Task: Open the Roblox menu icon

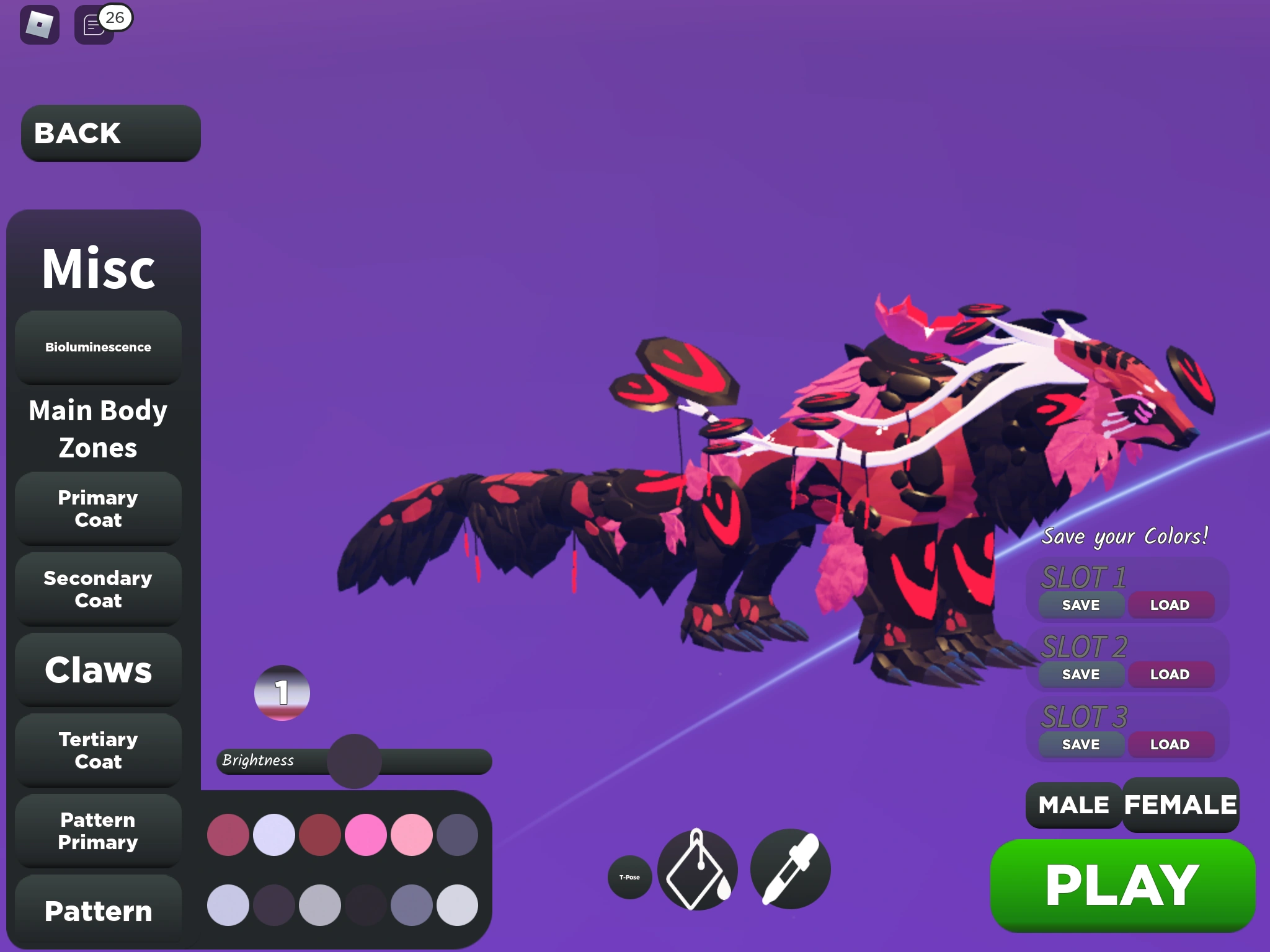Action: [x=39, y=25]
